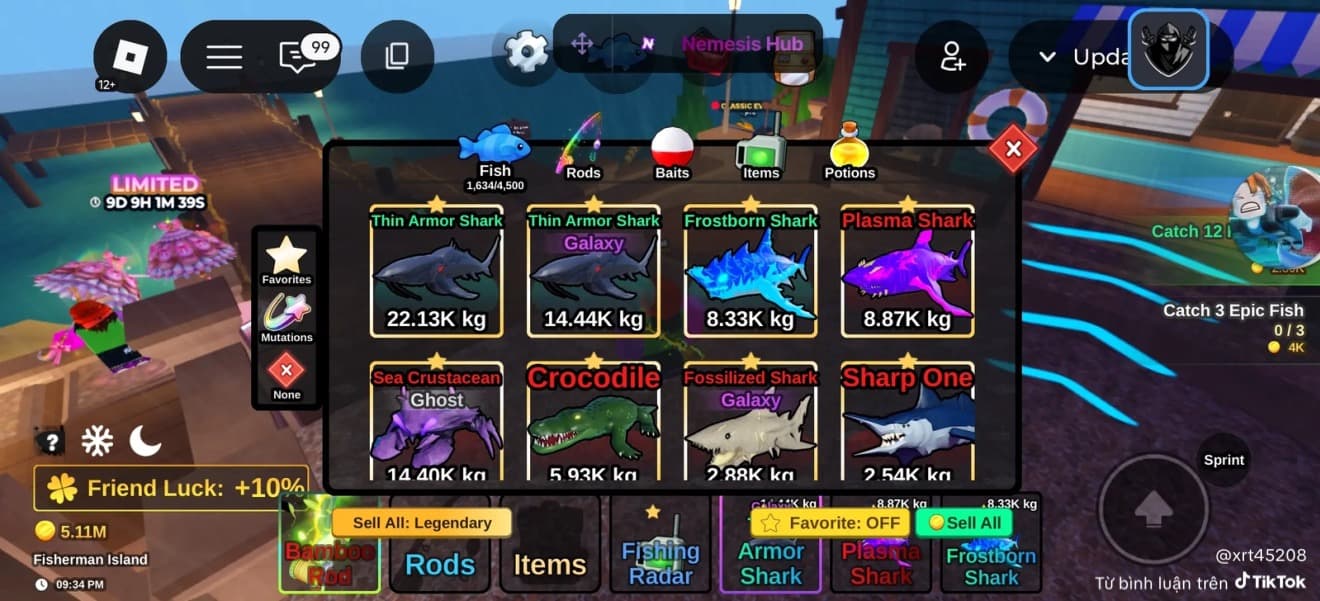Pick the Crocodile fish card
The width and height of the screenshot is (1320, 601).
click(593, 425)
